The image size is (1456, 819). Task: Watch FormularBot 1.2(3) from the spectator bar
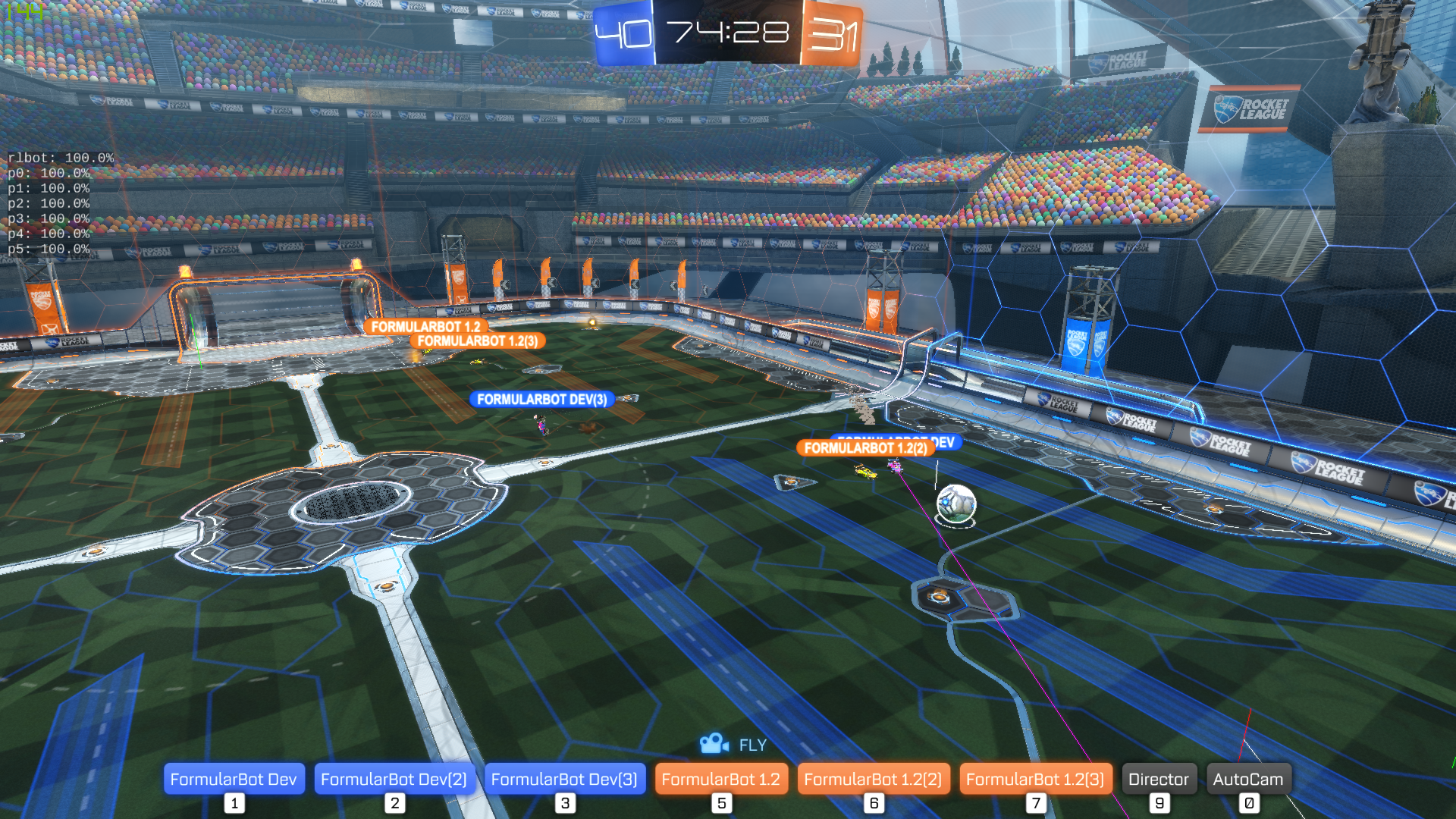tap(1035, 779)
